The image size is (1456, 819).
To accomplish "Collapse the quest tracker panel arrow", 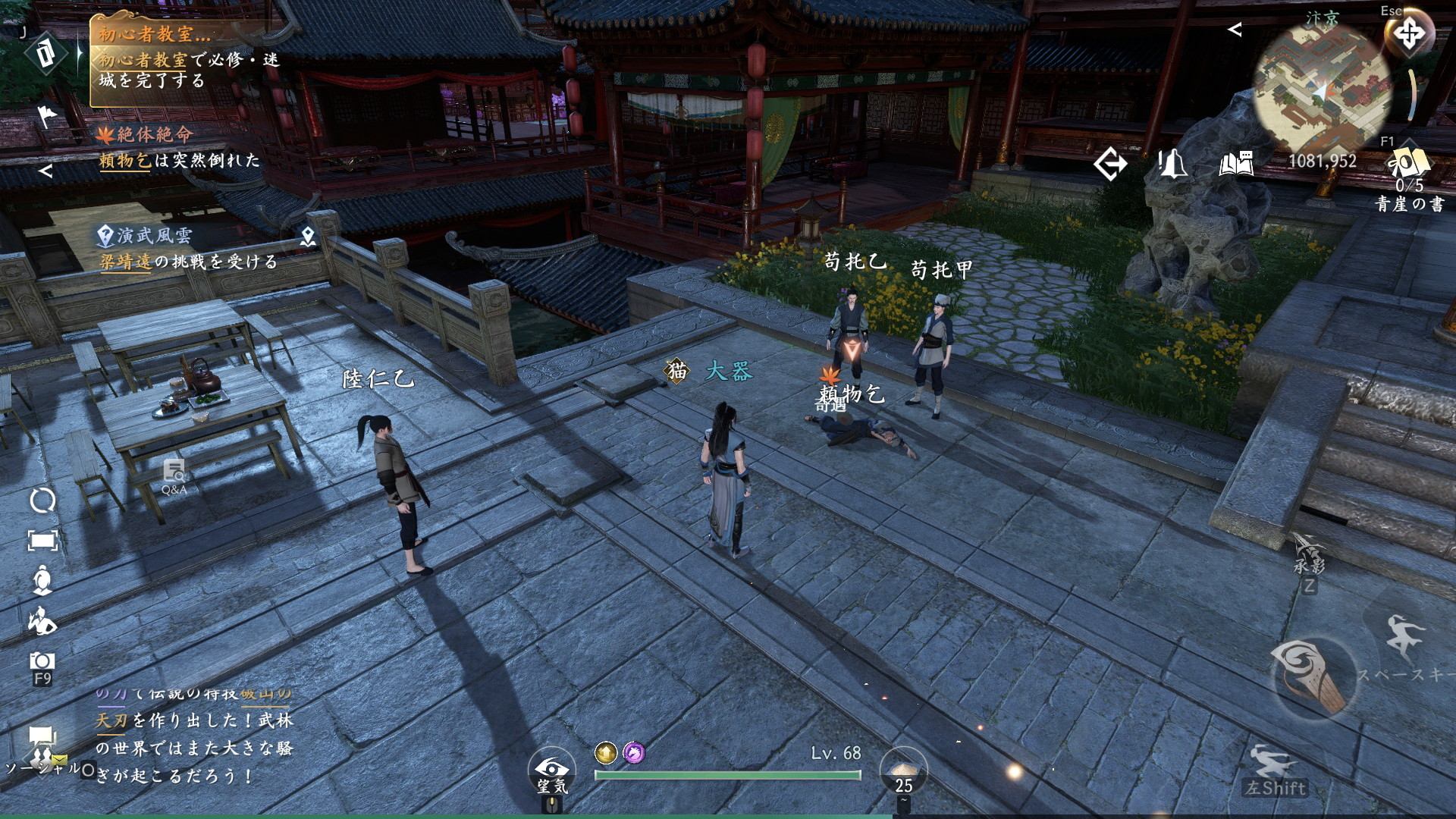I will tap(45, 171).
